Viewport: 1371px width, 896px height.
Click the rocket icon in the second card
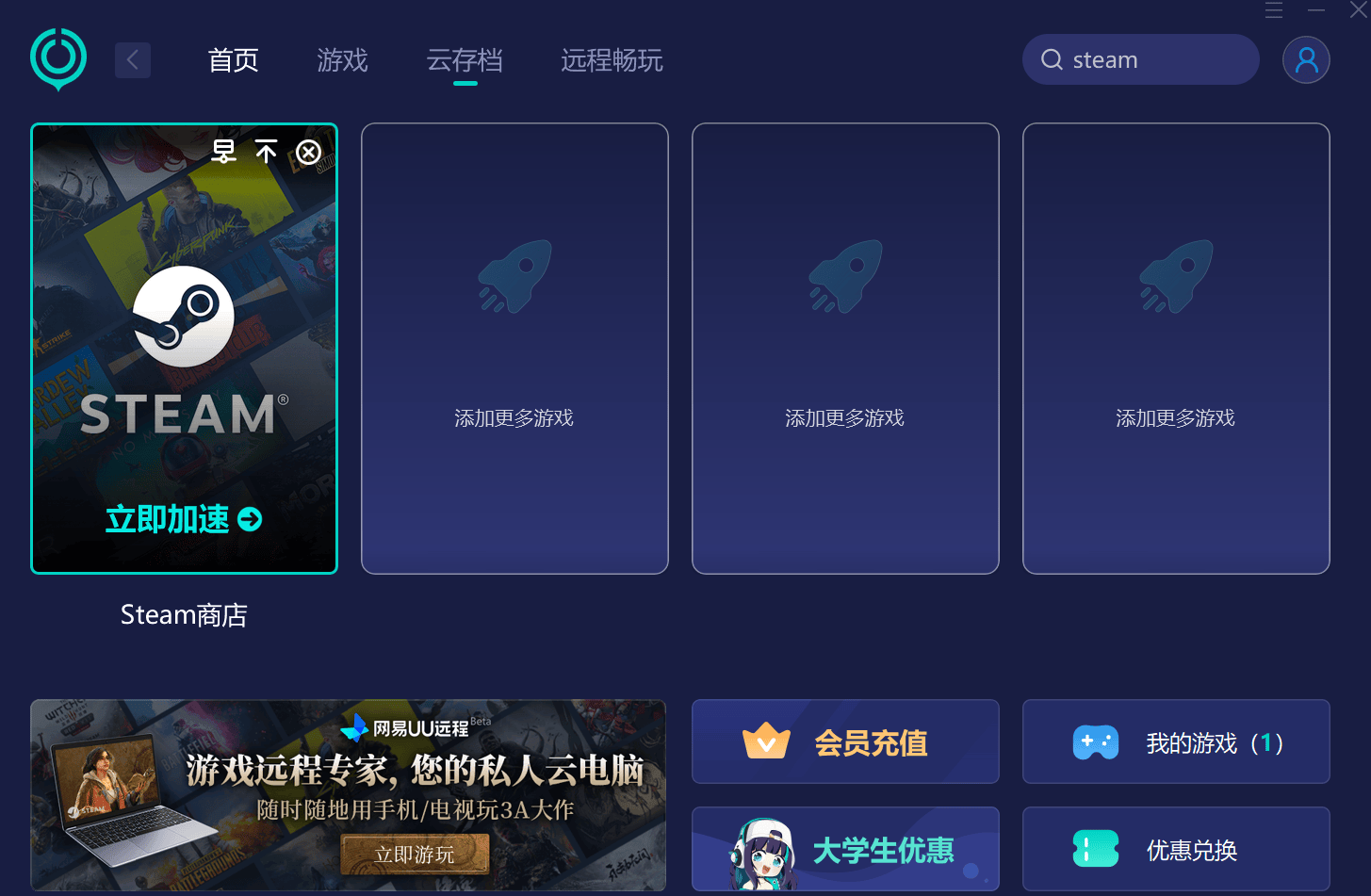pyautogui.click(x=514, y=276)
